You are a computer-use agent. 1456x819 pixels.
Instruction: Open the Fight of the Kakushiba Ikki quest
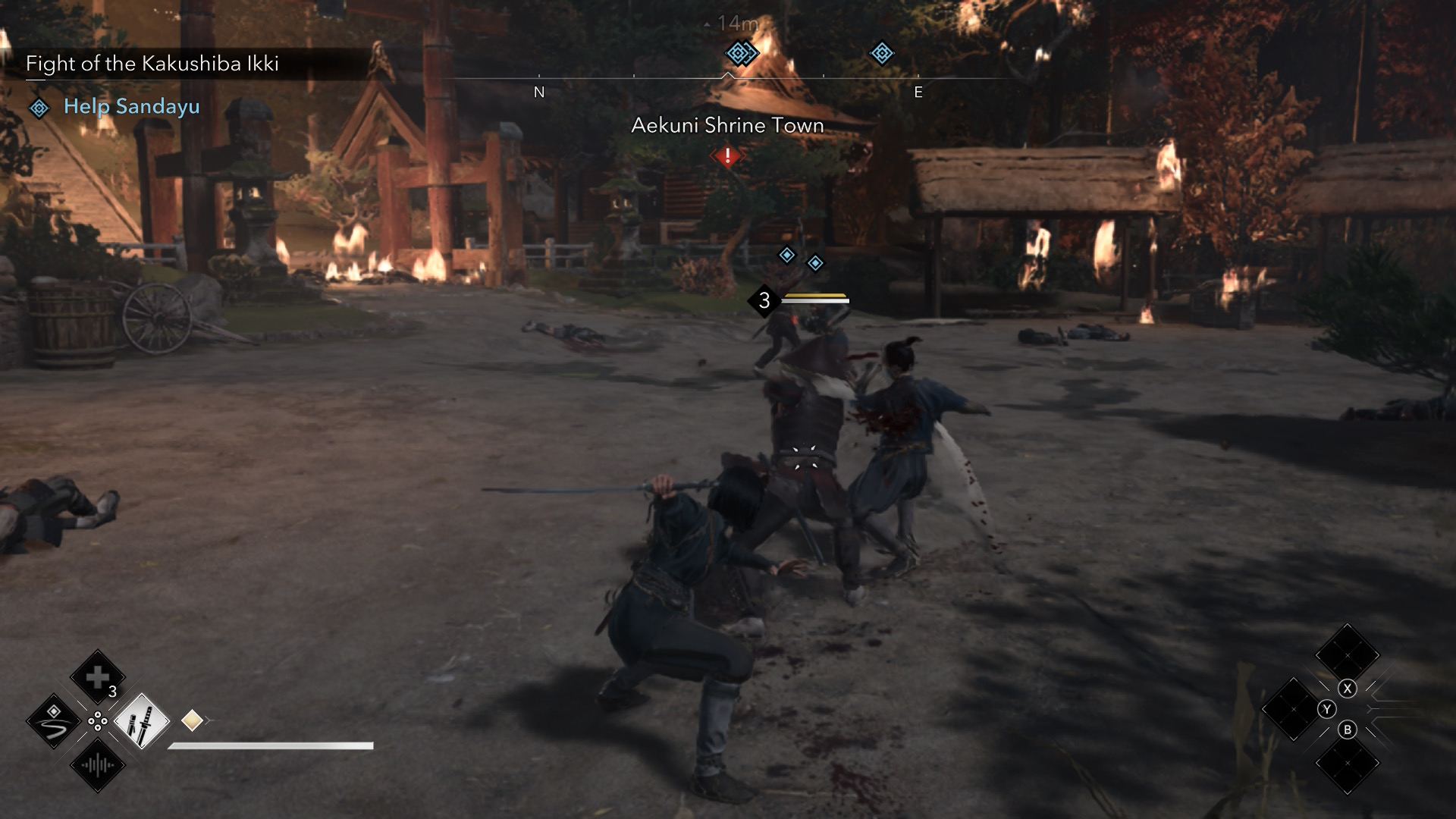coord(152,64)
